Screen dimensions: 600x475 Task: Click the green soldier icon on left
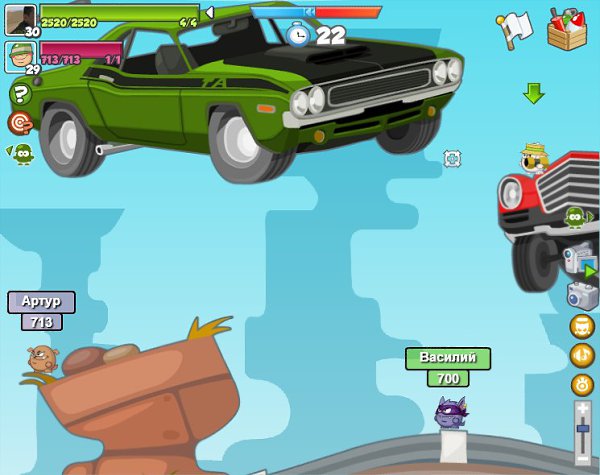[x=21, y=154]
